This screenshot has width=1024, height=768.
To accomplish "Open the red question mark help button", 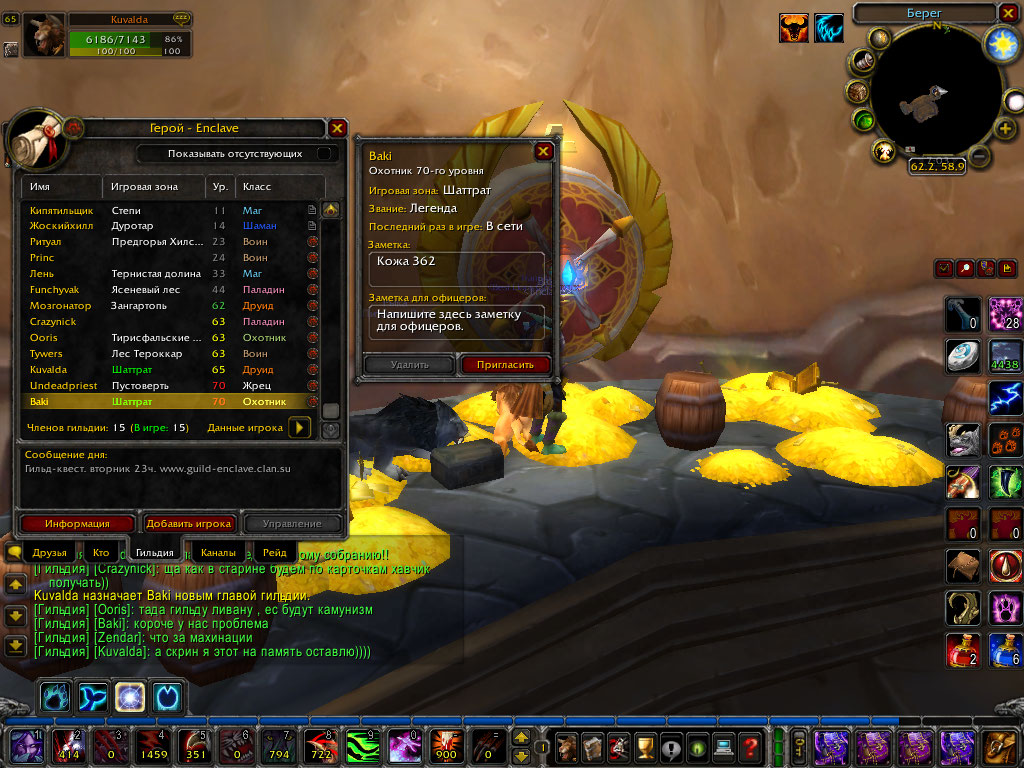I will 750,746.
